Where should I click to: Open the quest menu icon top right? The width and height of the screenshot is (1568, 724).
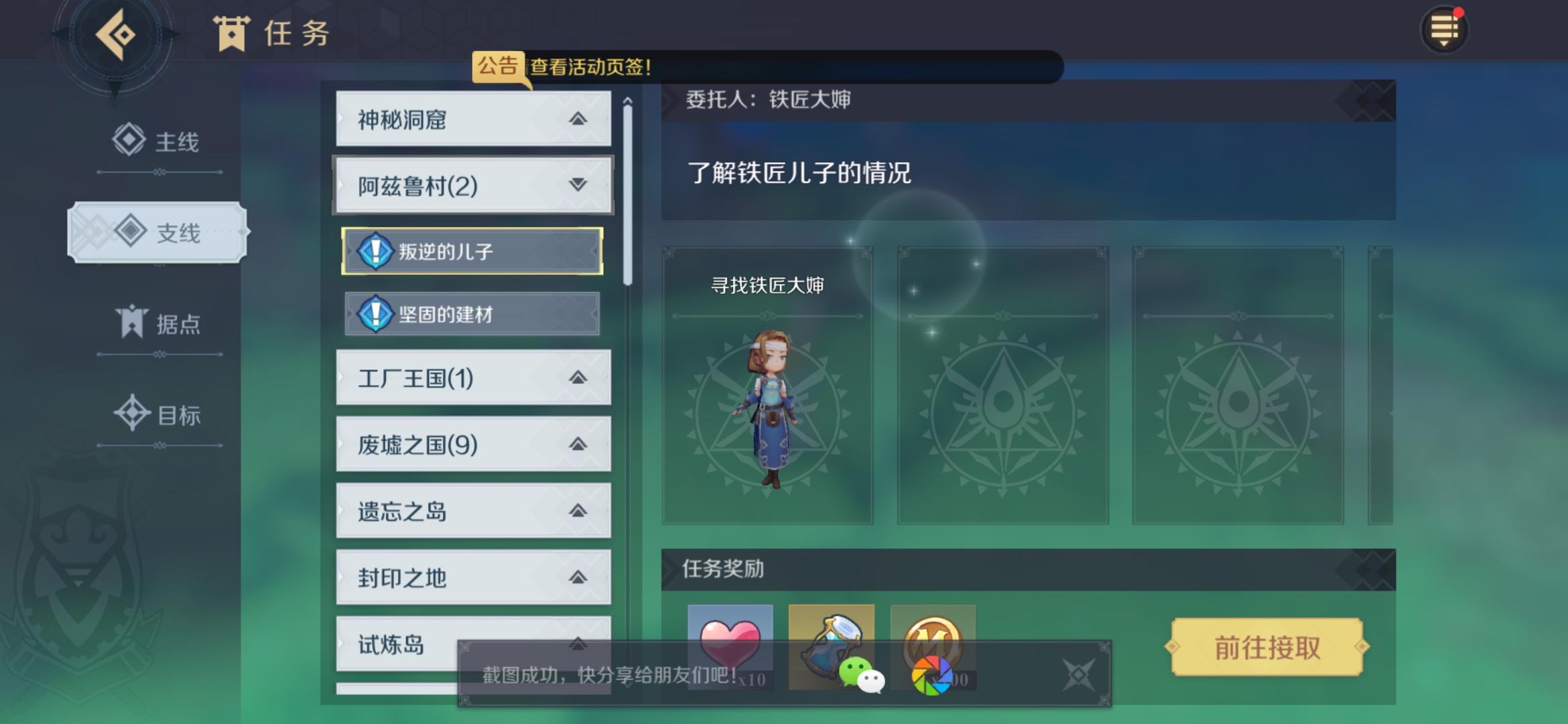(x=1445, y=29)
